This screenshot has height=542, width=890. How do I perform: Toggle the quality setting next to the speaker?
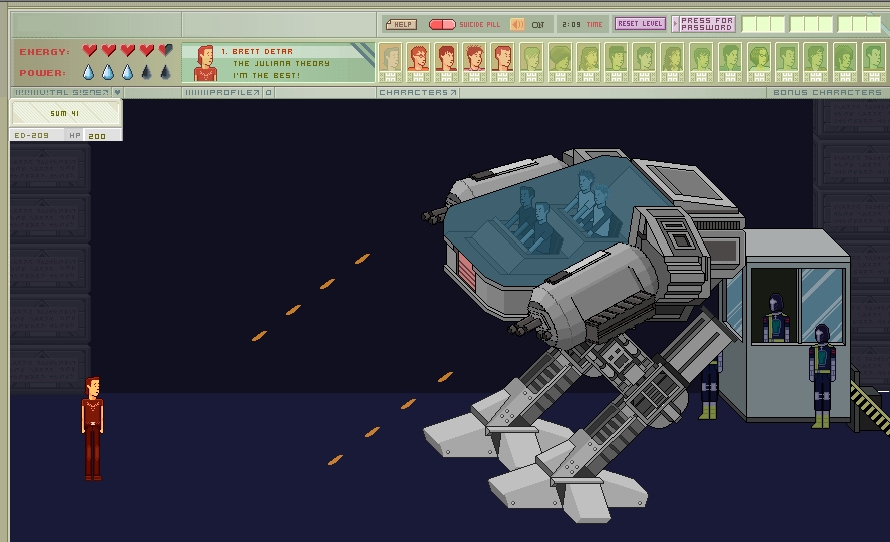pyautogui.click(x=538, y=24)
